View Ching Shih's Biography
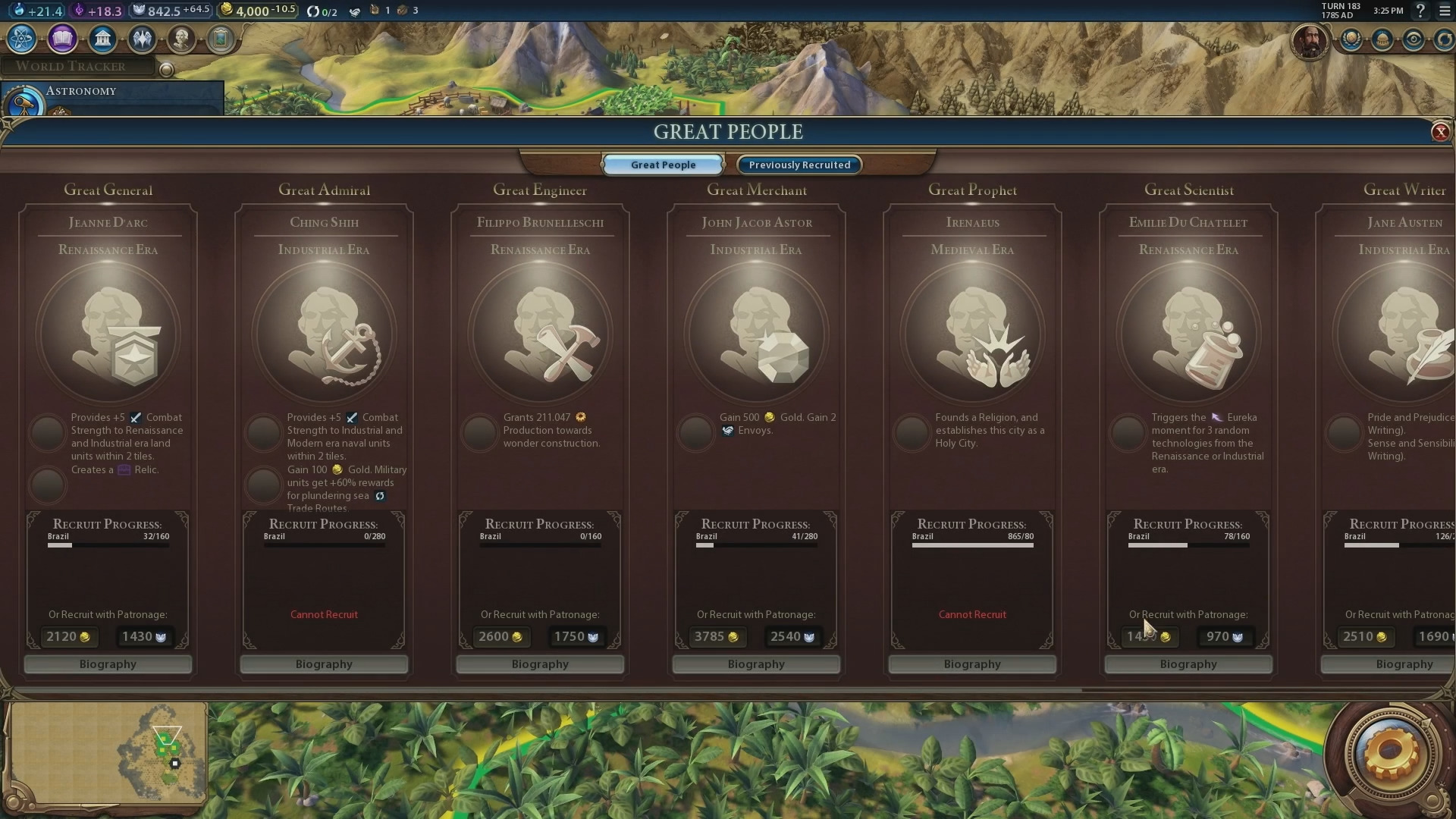Viewport: 1456px width, 819px height. 324,664
